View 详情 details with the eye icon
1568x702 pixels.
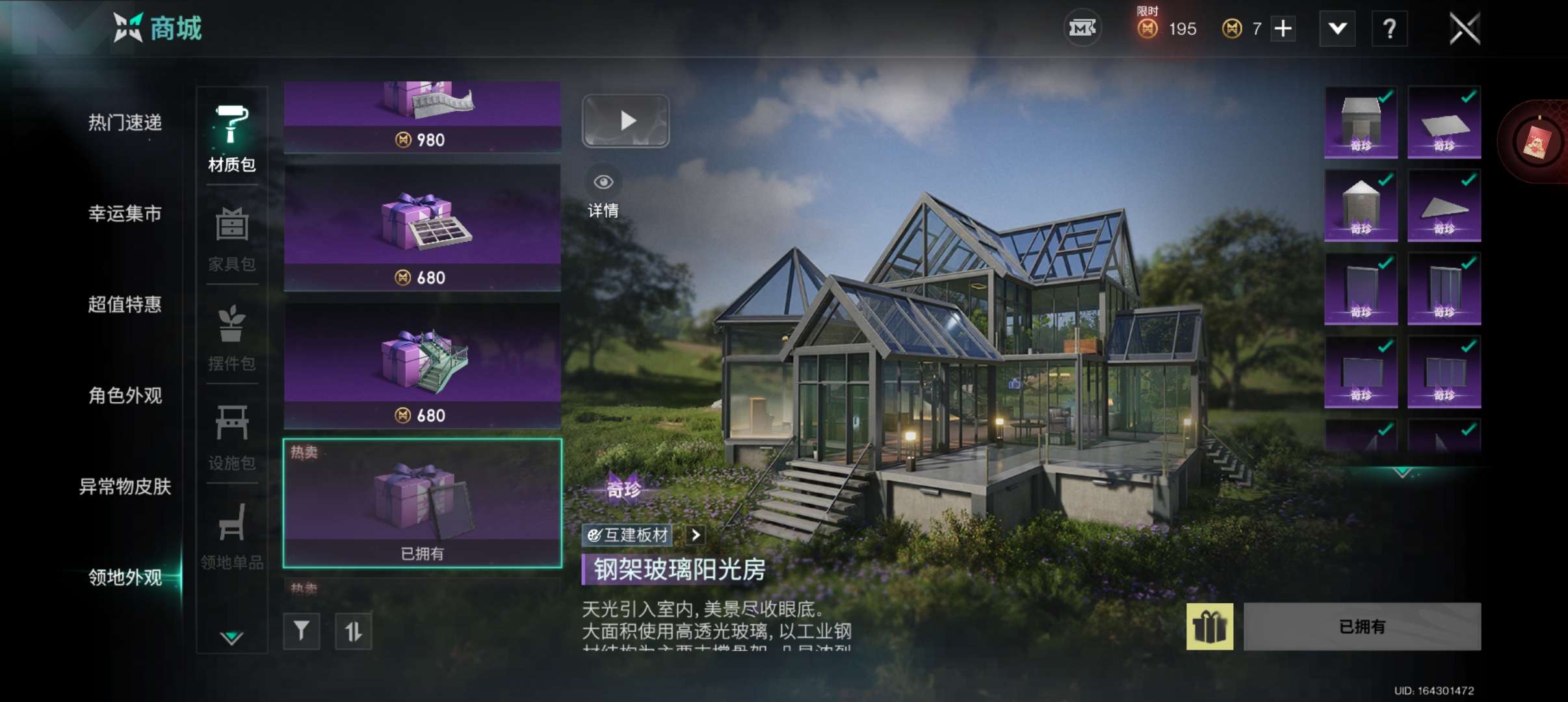[x=603, y=192]
